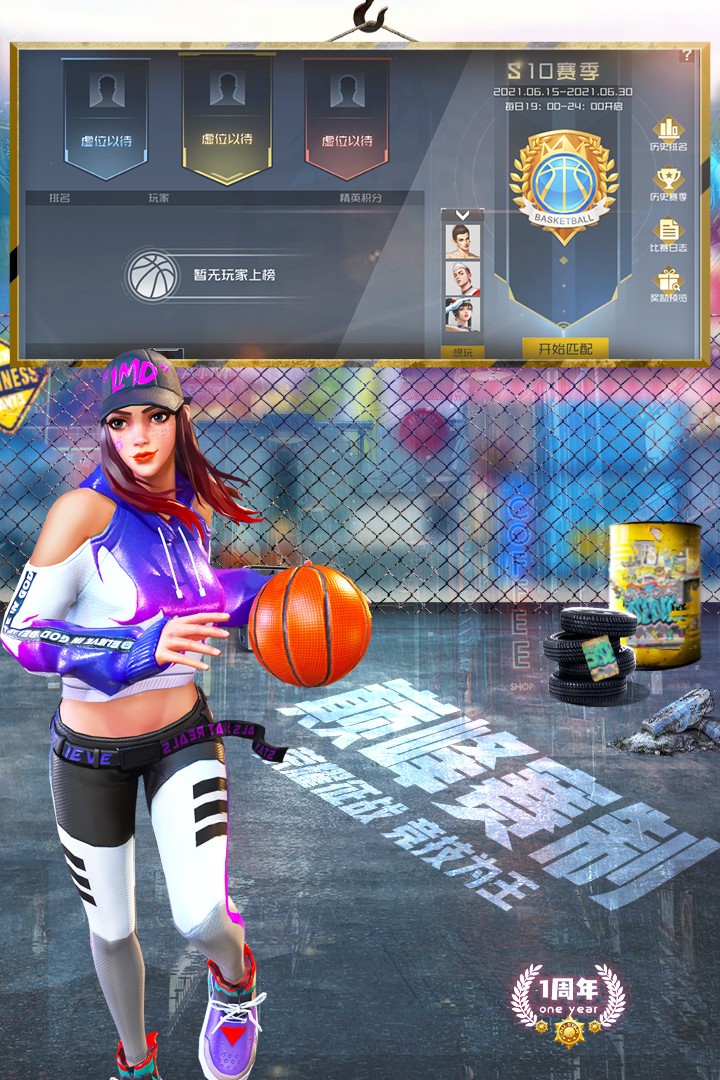Screen dimensions: 720x1080
Task: Open the 奖励预览 reward preview gift icon
Action: [x=668, y=287]
